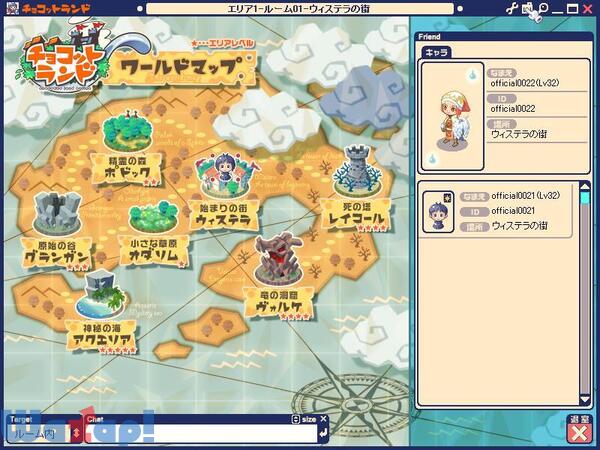Maximize the game window
The width and height of the screenshot is (600, 450).
coord(573,8)
